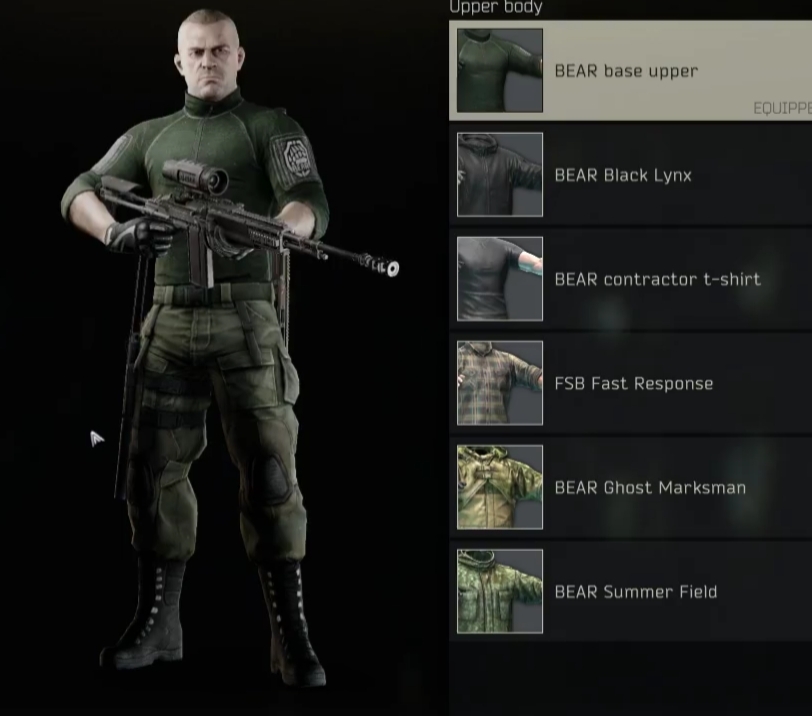Image resolution: width=812 pixels, height=716 pixels.
Task: Choose the BEAR Black Lynx top
Action: pos(623,175)
